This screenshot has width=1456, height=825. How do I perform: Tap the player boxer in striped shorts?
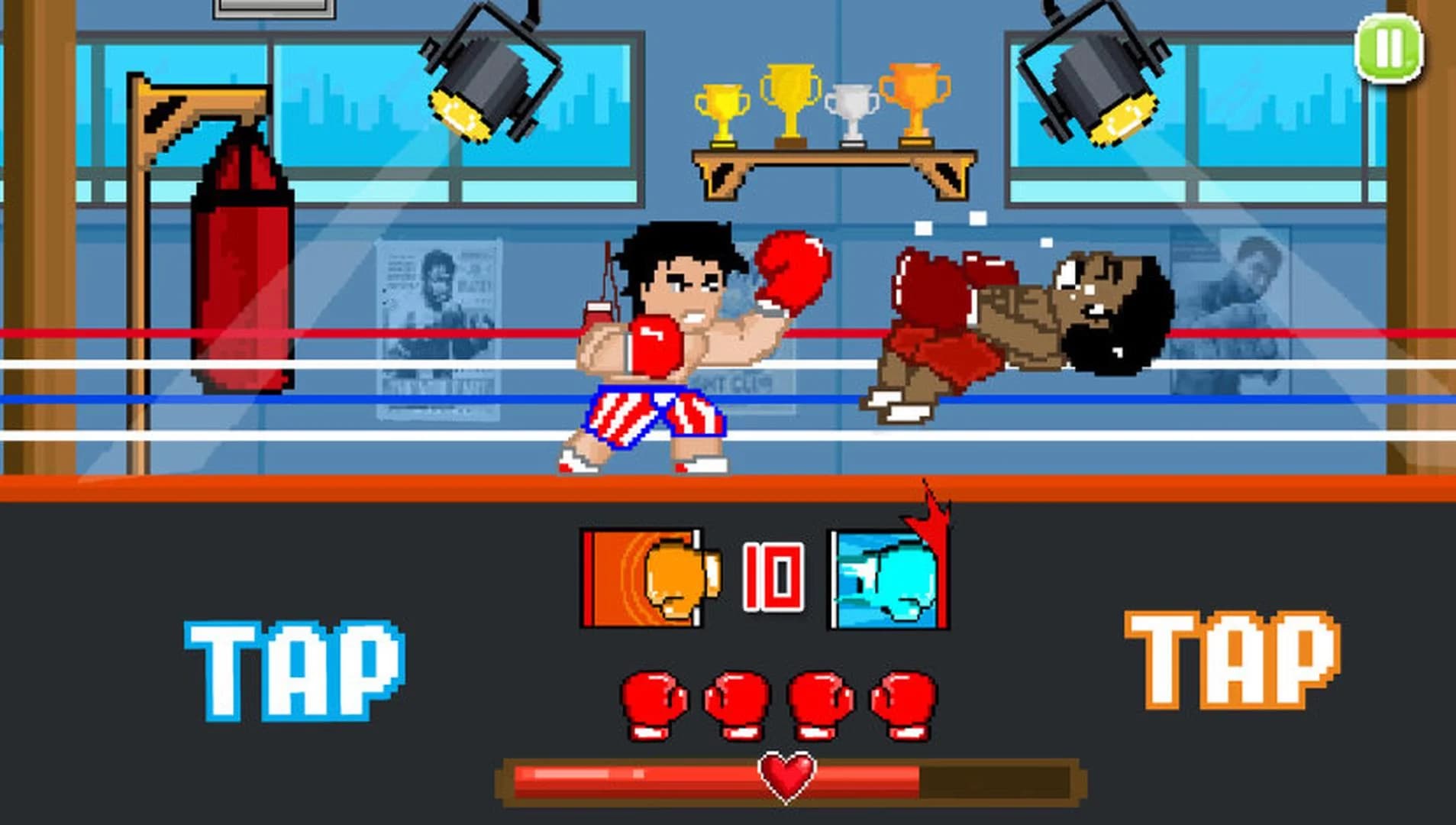[657, 359]
